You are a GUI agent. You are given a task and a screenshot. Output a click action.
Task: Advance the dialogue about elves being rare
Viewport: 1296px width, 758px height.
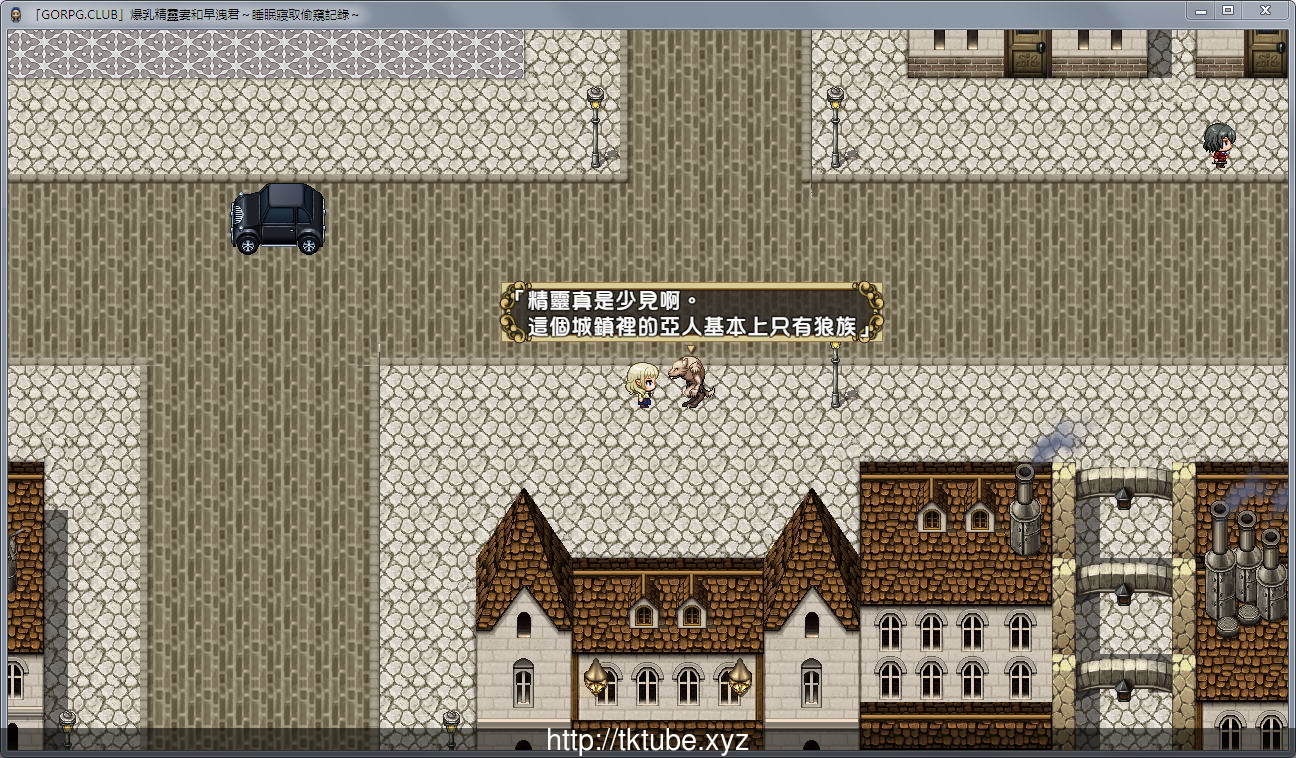click(691, 313)
